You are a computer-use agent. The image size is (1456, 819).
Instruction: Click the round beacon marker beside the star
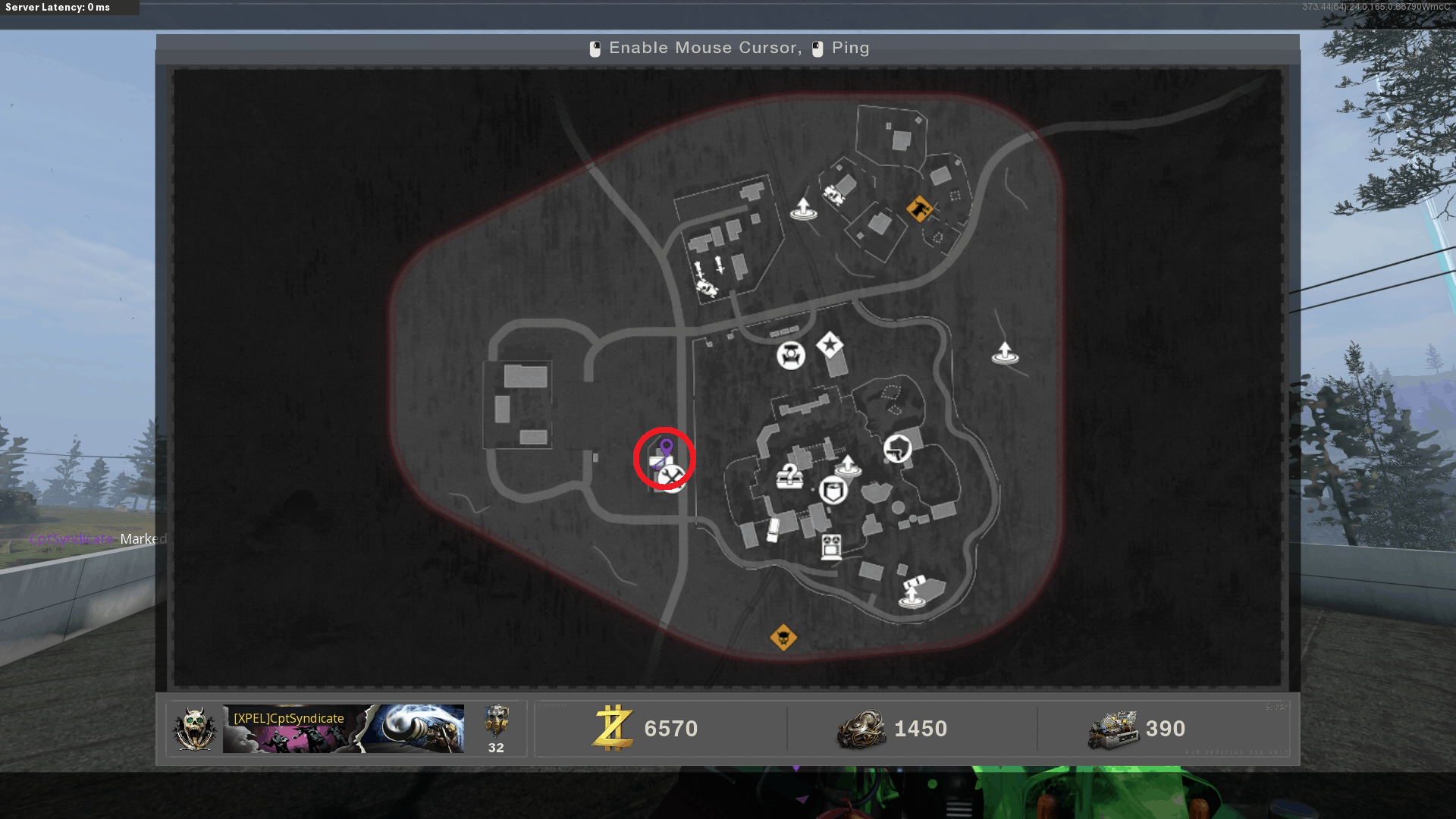coord(790,355)
